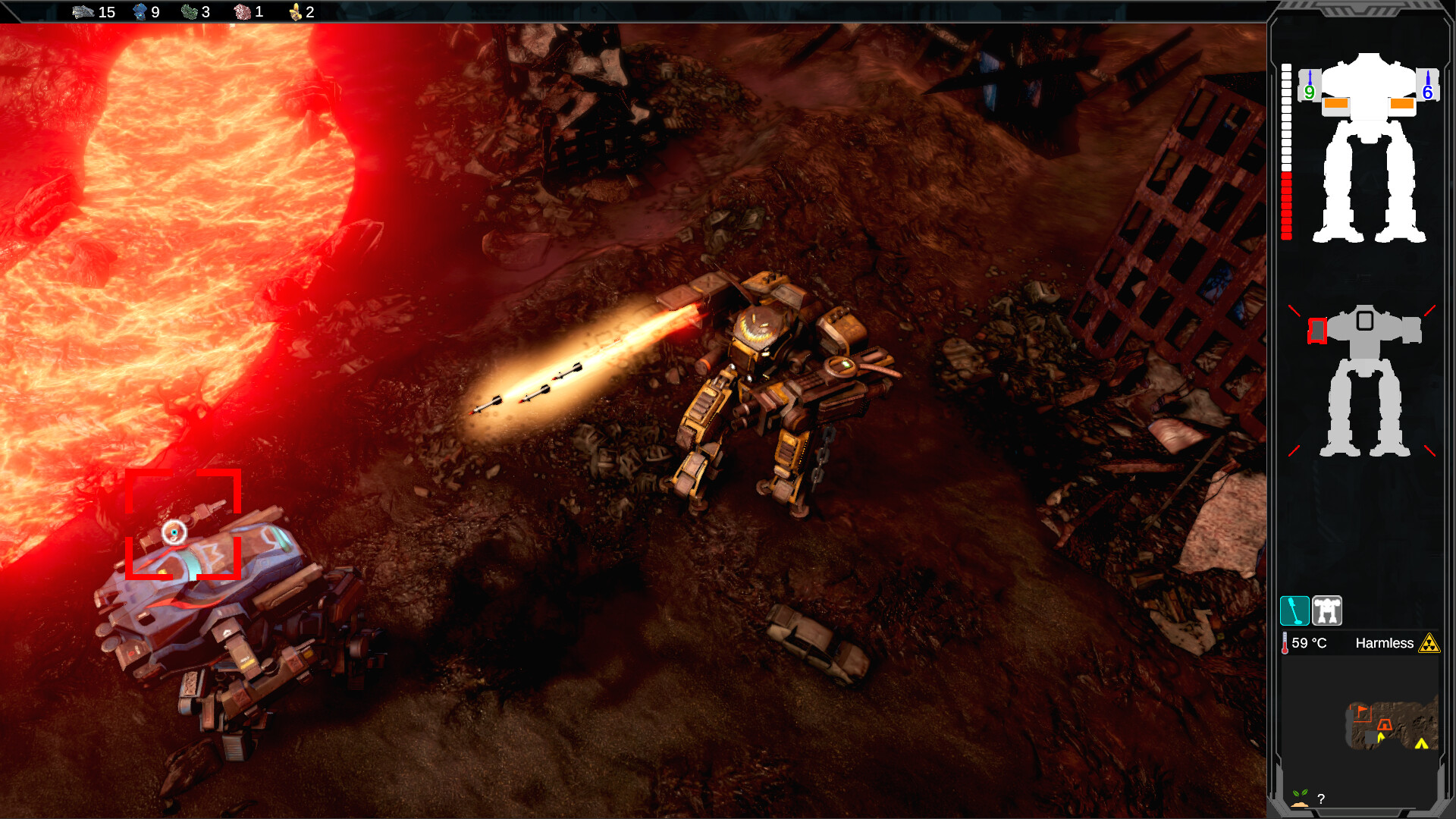Click the Harmless status label
1456x819 pixels.
[1385, 643]
